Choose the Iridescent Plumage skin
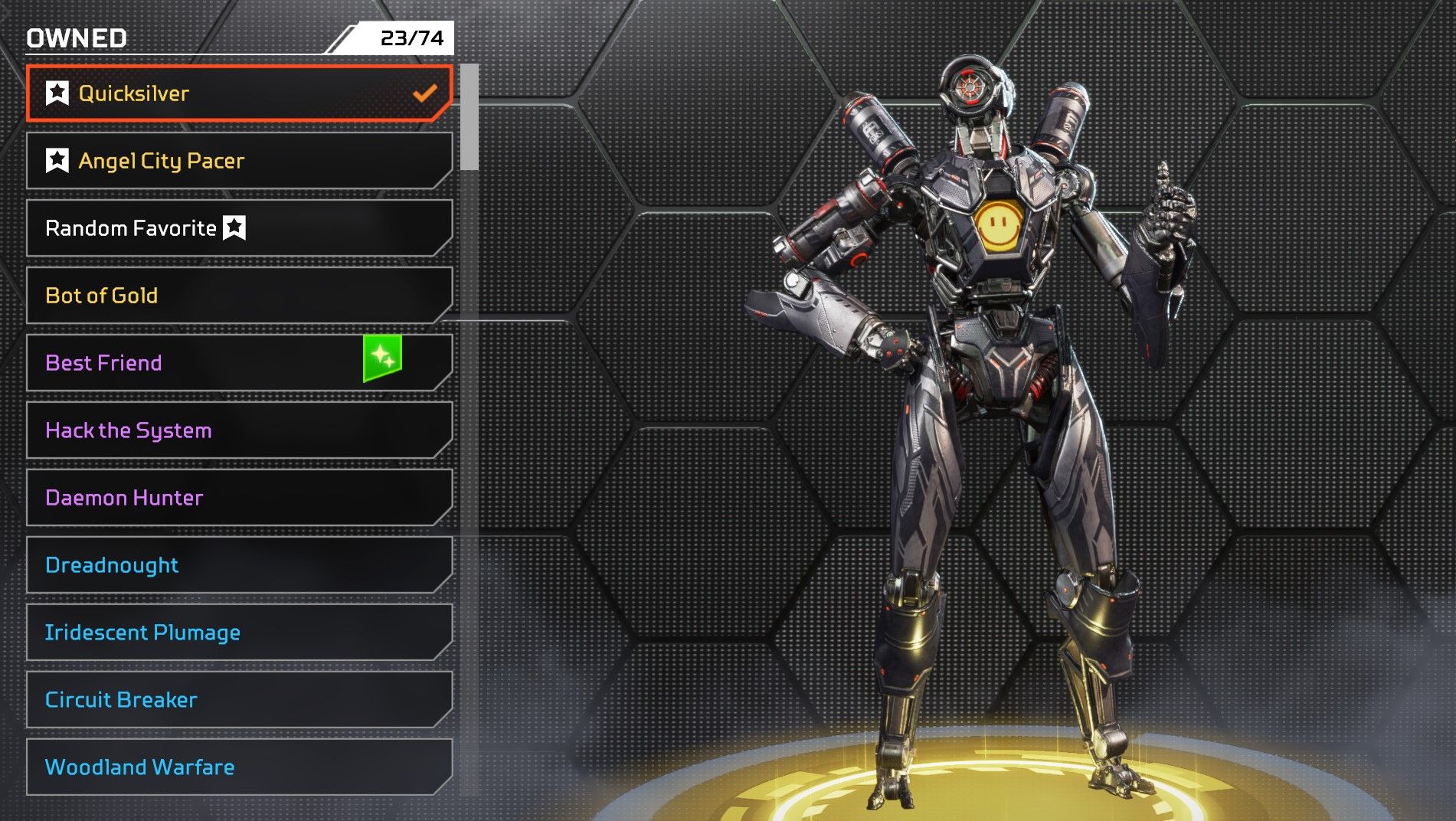Screen dimensions: 1456x821 pyautogui.click(x=239, y=633)
